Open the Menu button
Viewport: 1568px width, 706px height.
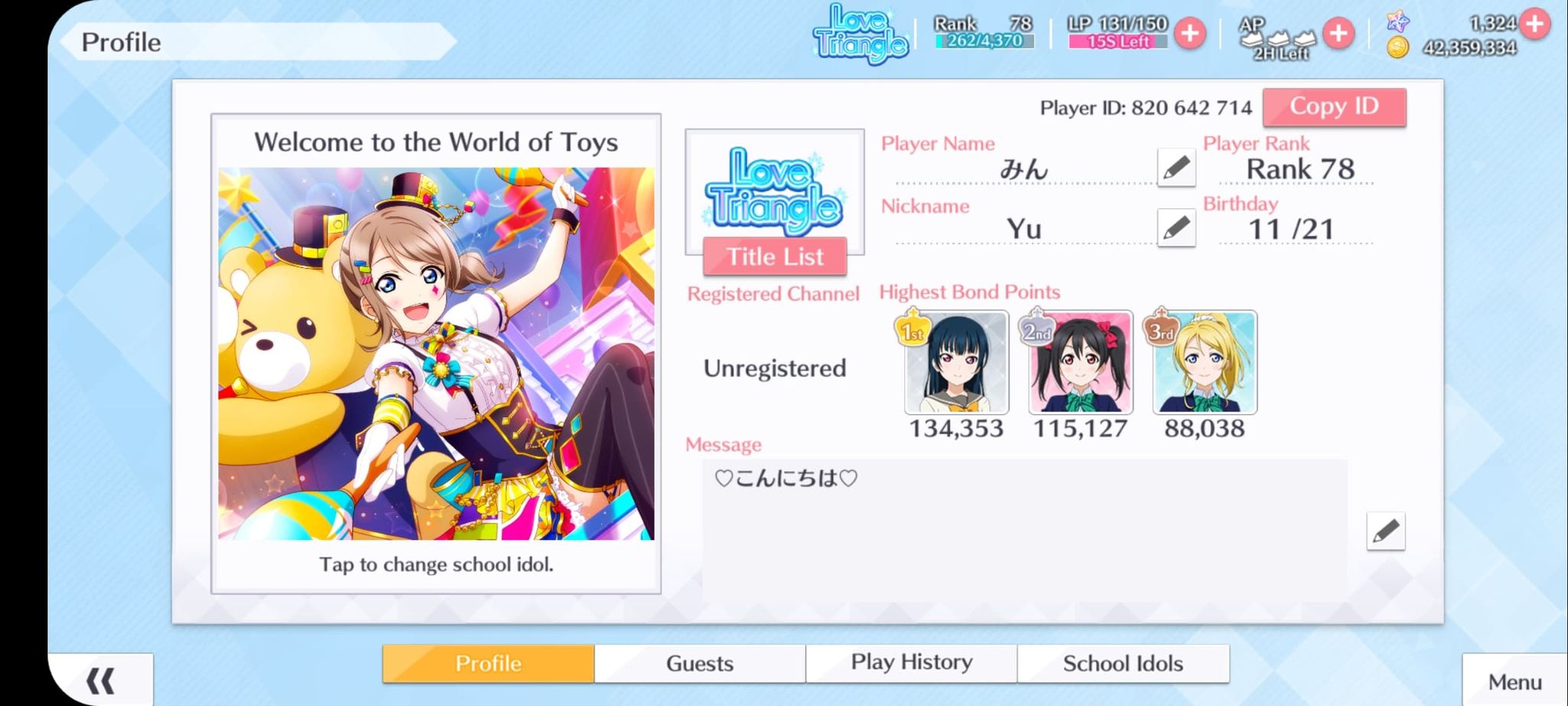1514,681
